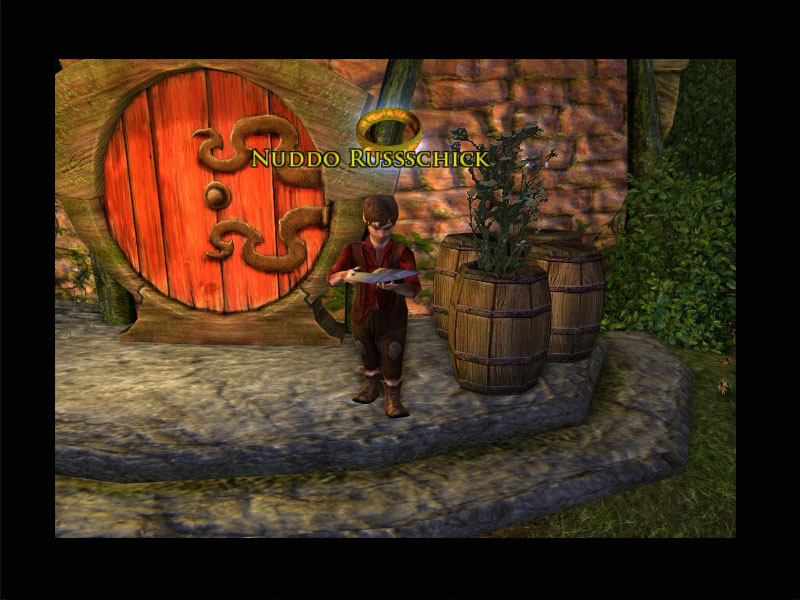Click the gold quest ring above Nuddo
Screen dimensions: 800x600
pos(388,129)
